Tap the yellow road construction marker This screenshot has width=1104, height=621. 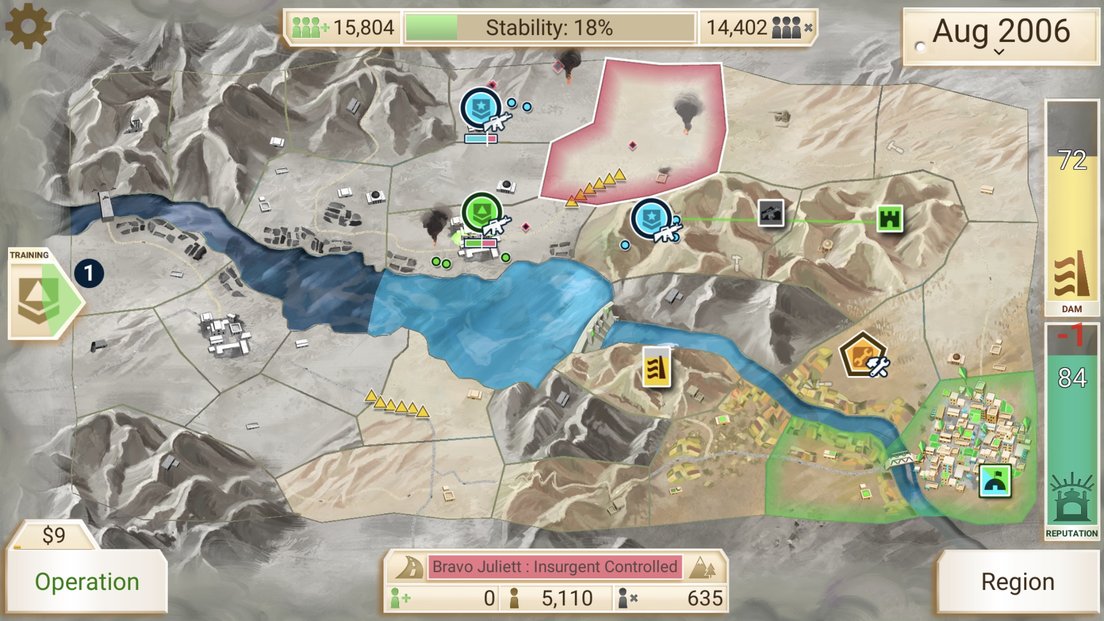(x=656, y=367)
